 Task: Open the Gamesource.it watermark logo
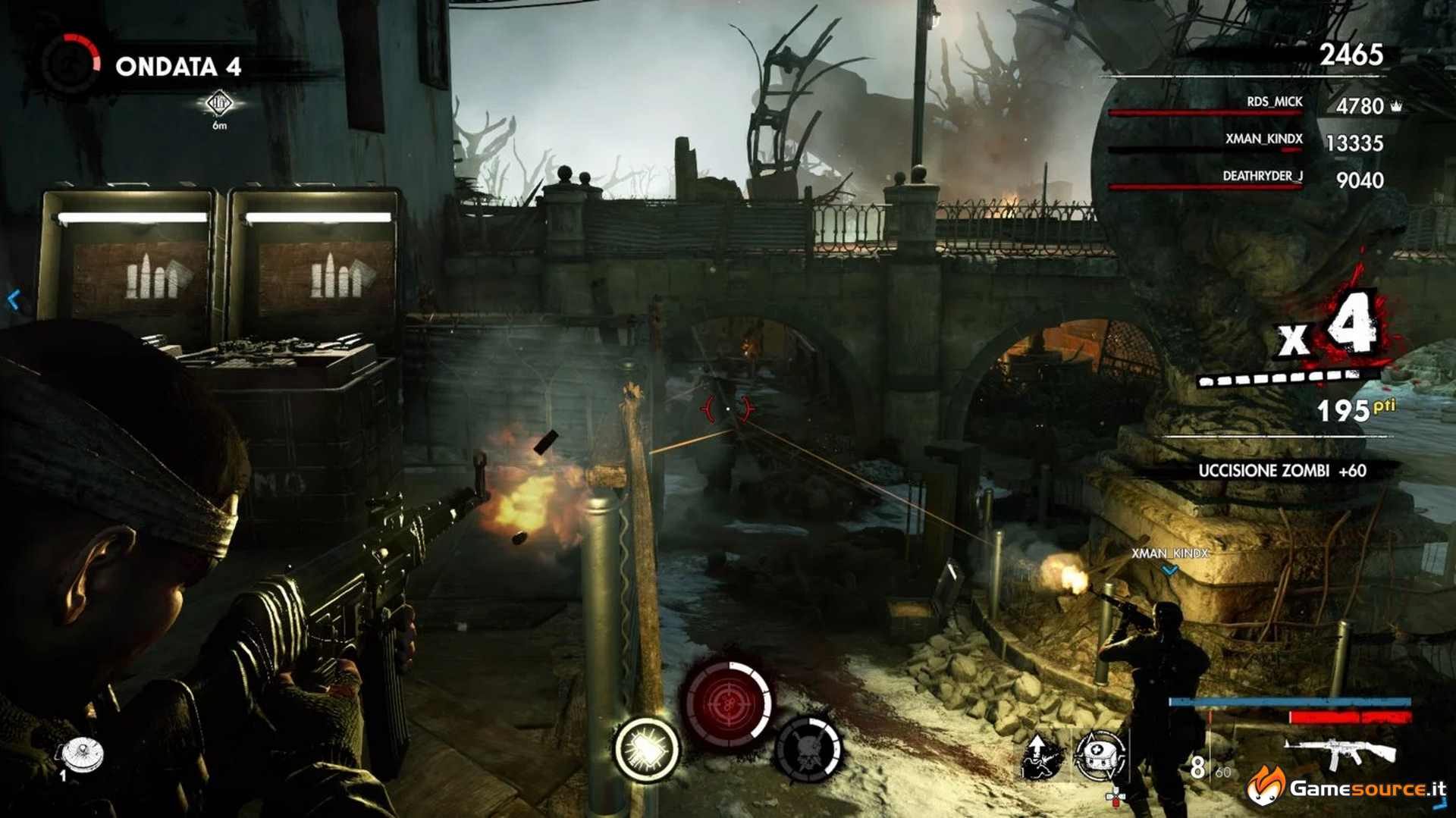pos(1347,788)
